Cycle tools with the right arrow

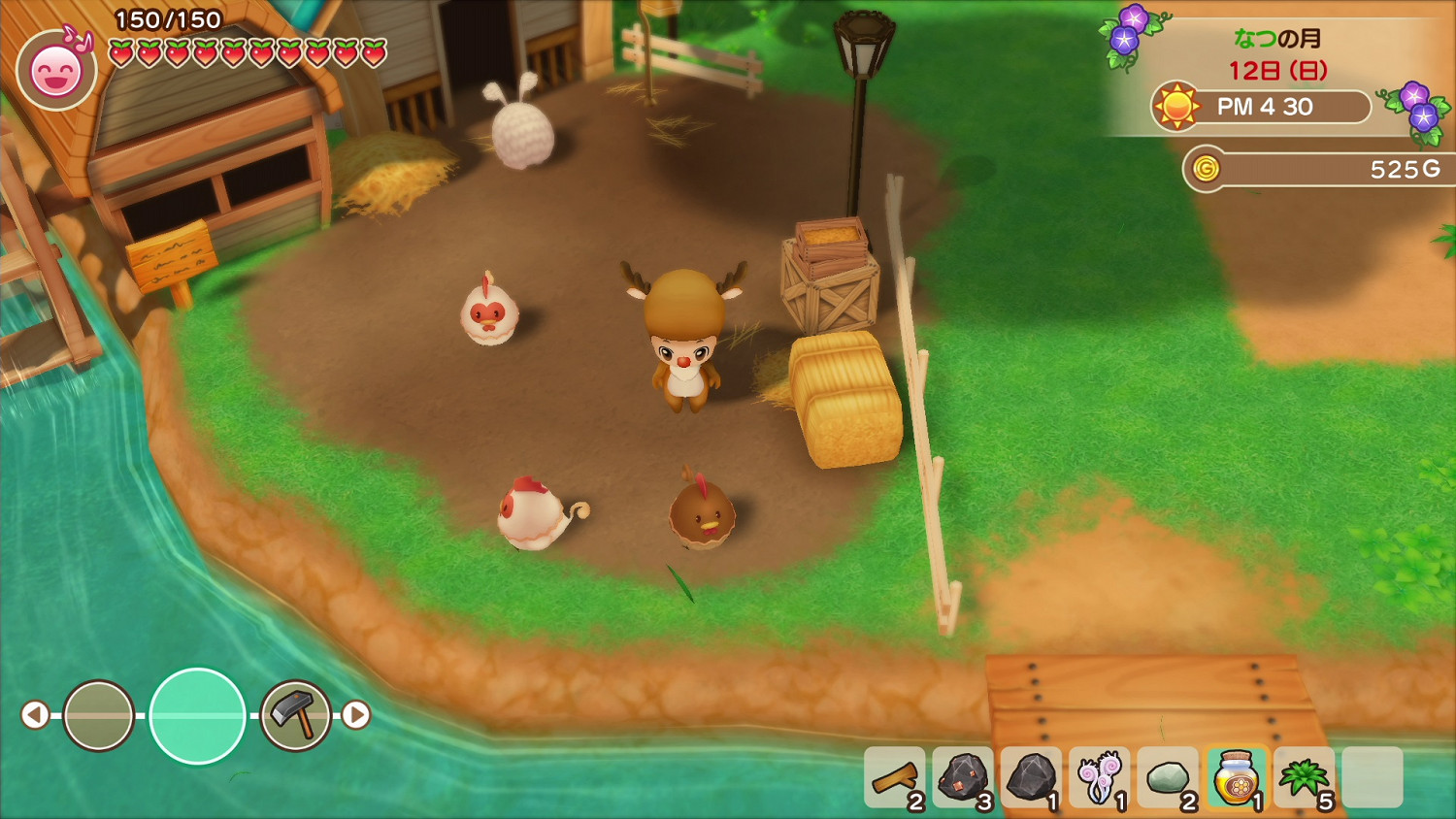(x=356, y=715)
